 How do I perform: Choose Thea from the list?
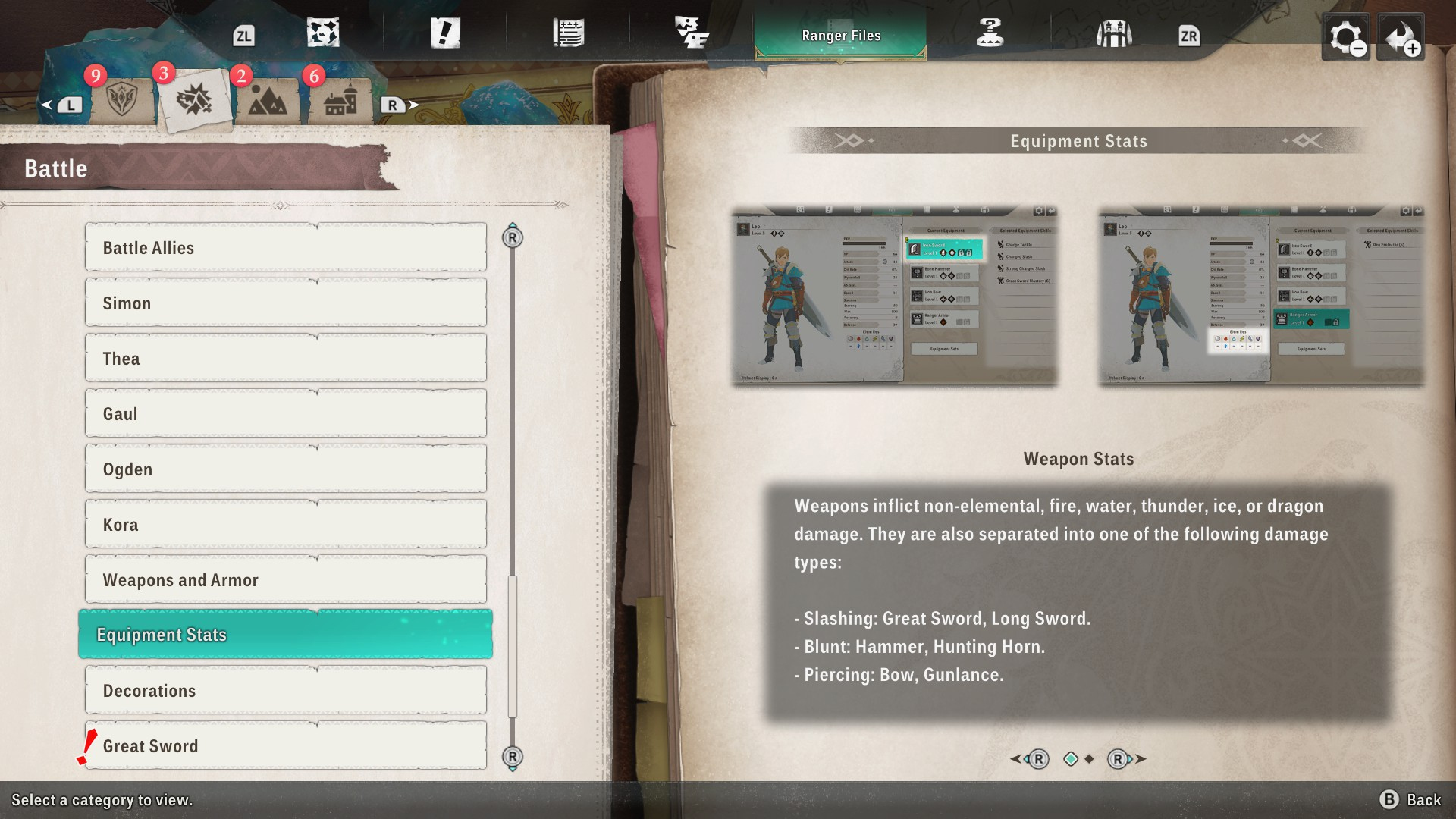(285, 359)
